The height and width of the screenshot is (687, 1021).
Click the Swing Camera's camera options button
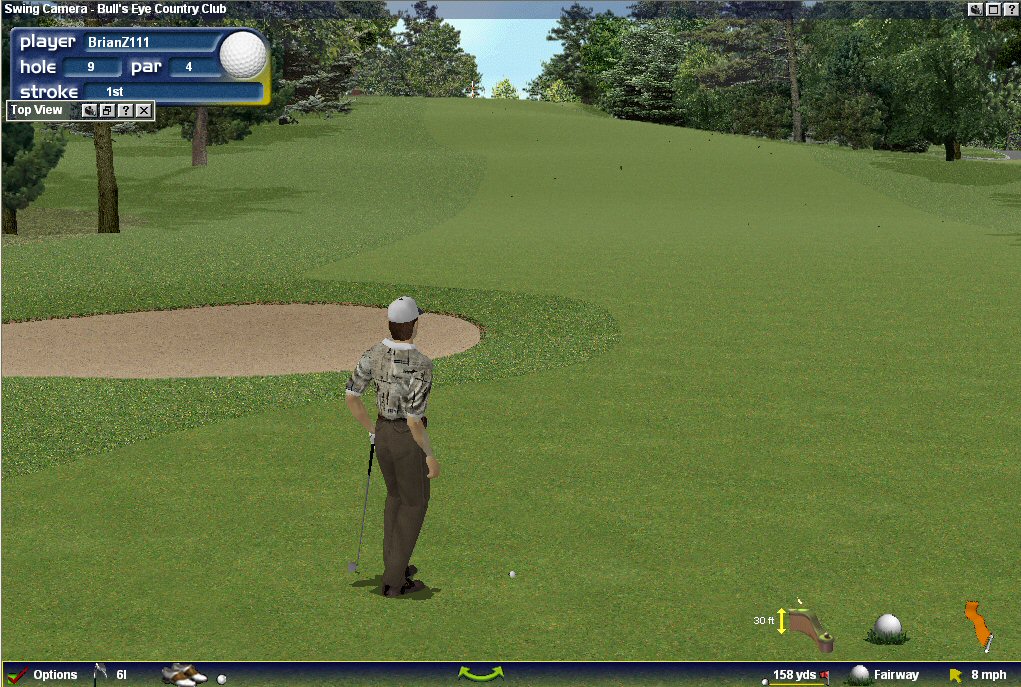pos(975,9)
